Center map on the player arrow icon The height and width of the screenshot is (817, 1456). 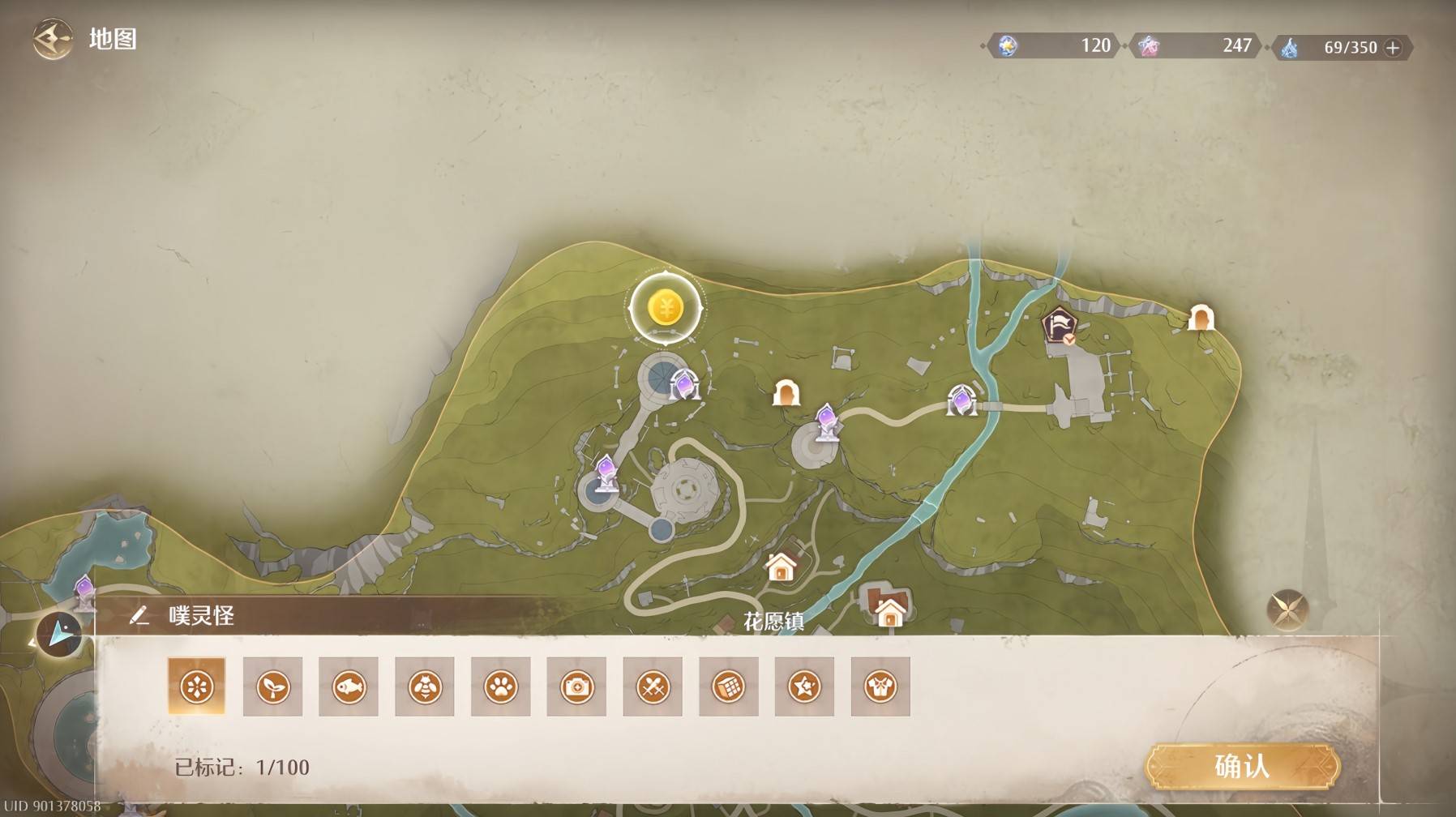(58, 634)
